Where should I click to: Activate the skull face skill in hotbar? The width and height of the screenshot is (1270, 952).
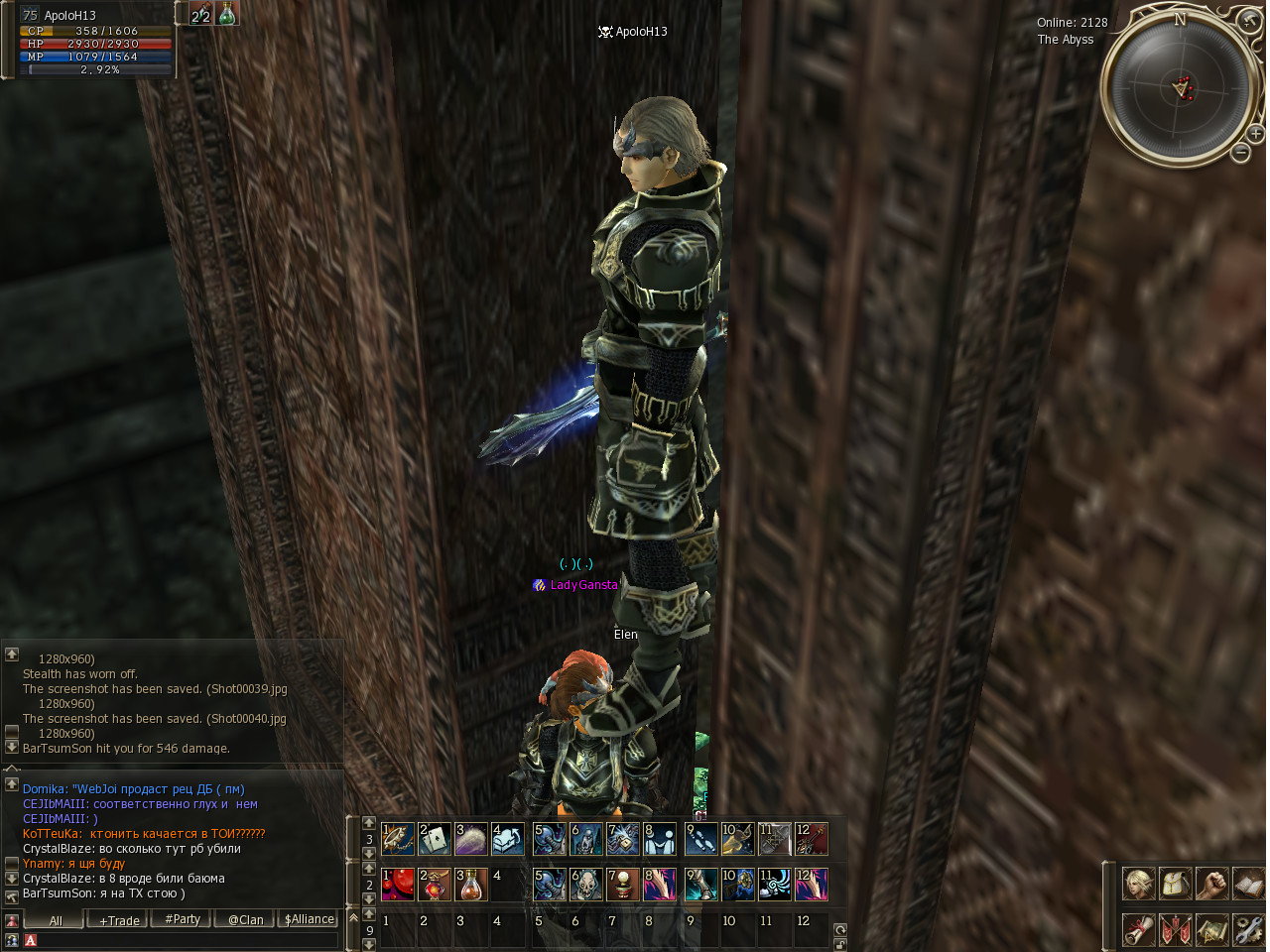[586, 885]
